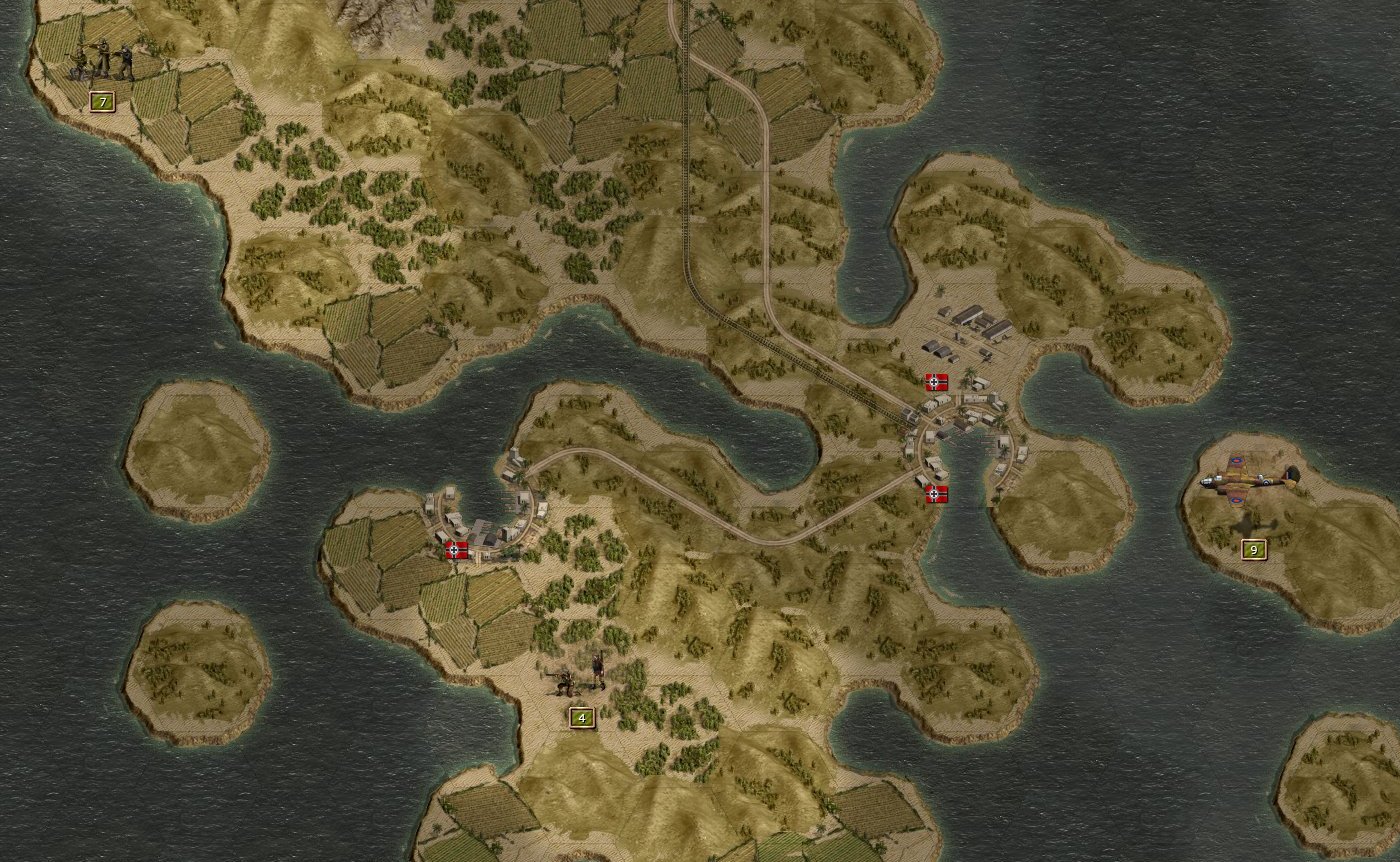Click the strength badge 7 under the infantry
Image resolution: width=1400 pixels, height=862 pixels.
(100, 100)
